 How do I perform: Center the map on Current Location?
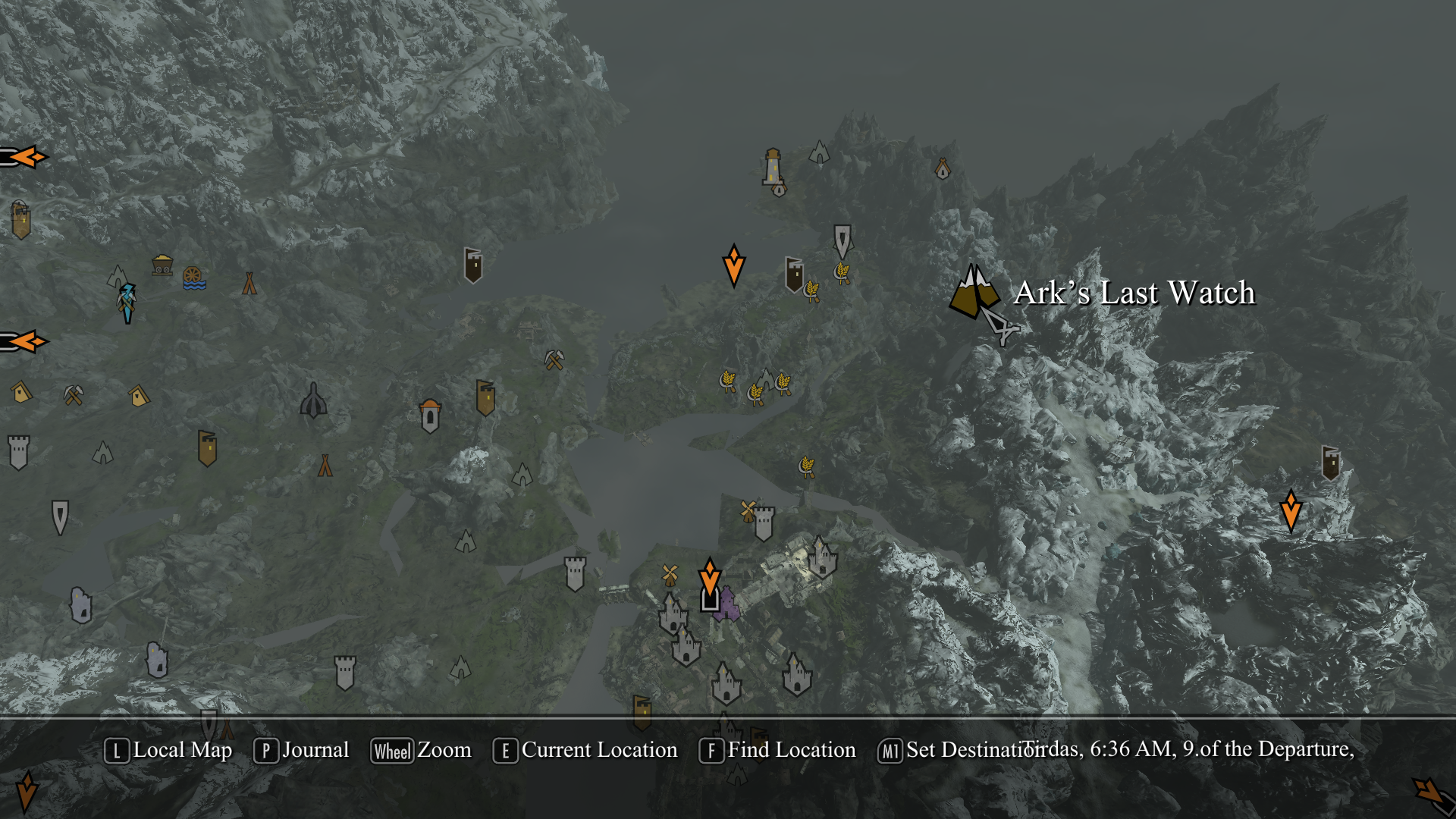(x=585, y=751)
